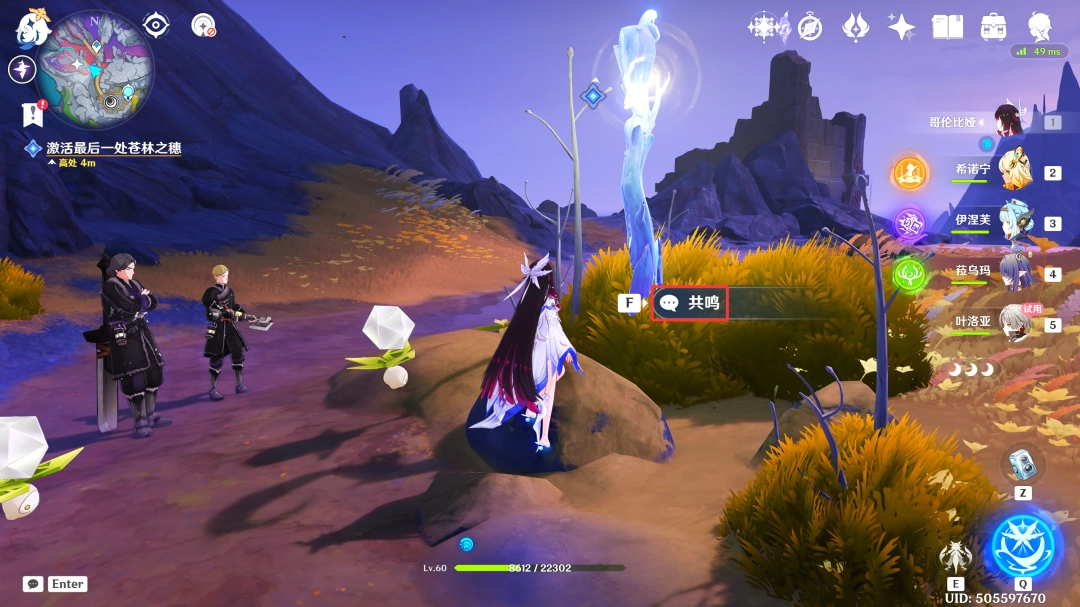Open the backpack inventory
This screenshot has height=607, width=1080.
[x=993, y=27]
